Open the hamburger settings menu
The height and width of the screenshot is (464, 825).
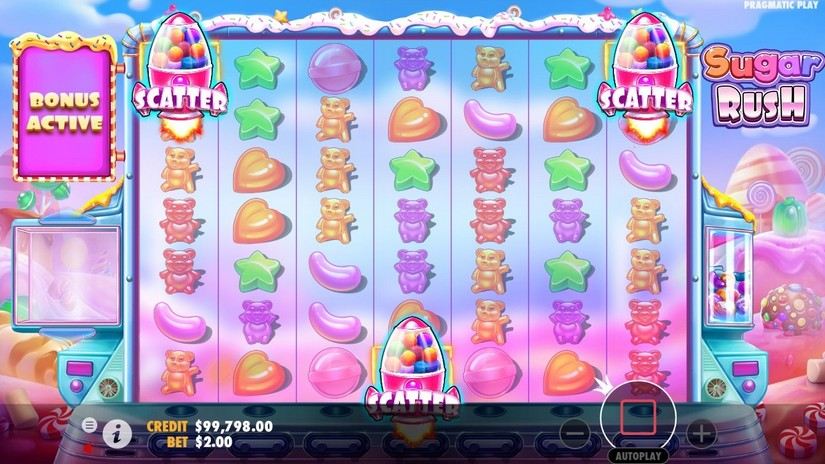[89, 426]
